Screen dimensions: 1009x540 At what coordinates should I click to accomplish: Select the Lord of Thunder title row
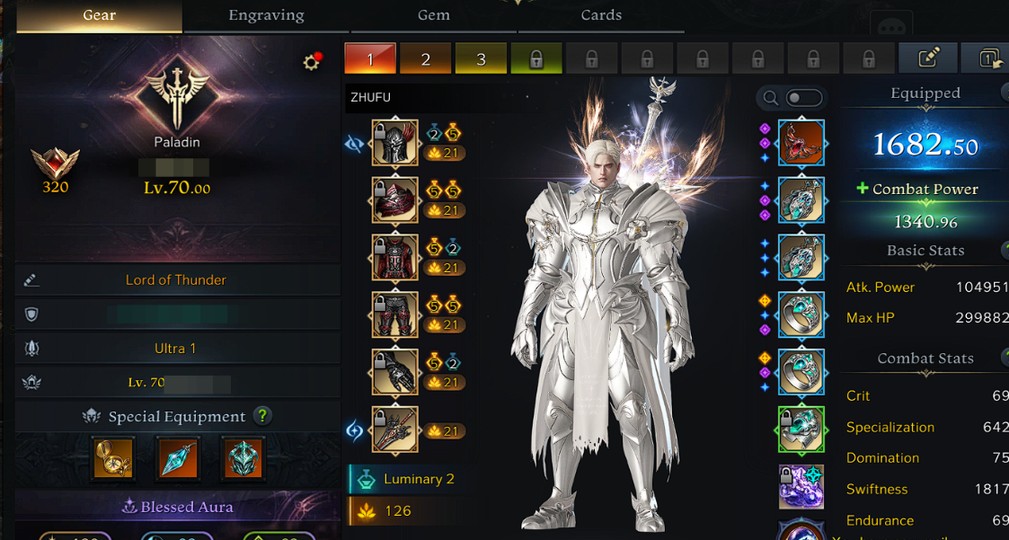tap(176, 280)
